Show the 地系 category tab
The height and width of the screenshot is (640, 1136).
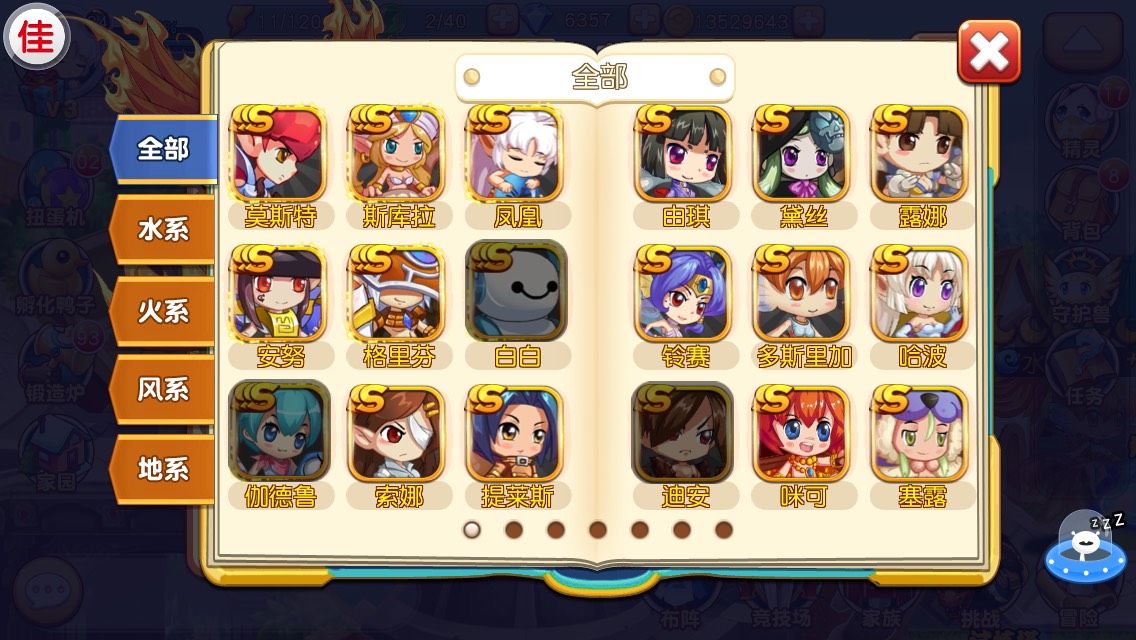(162, 469)
